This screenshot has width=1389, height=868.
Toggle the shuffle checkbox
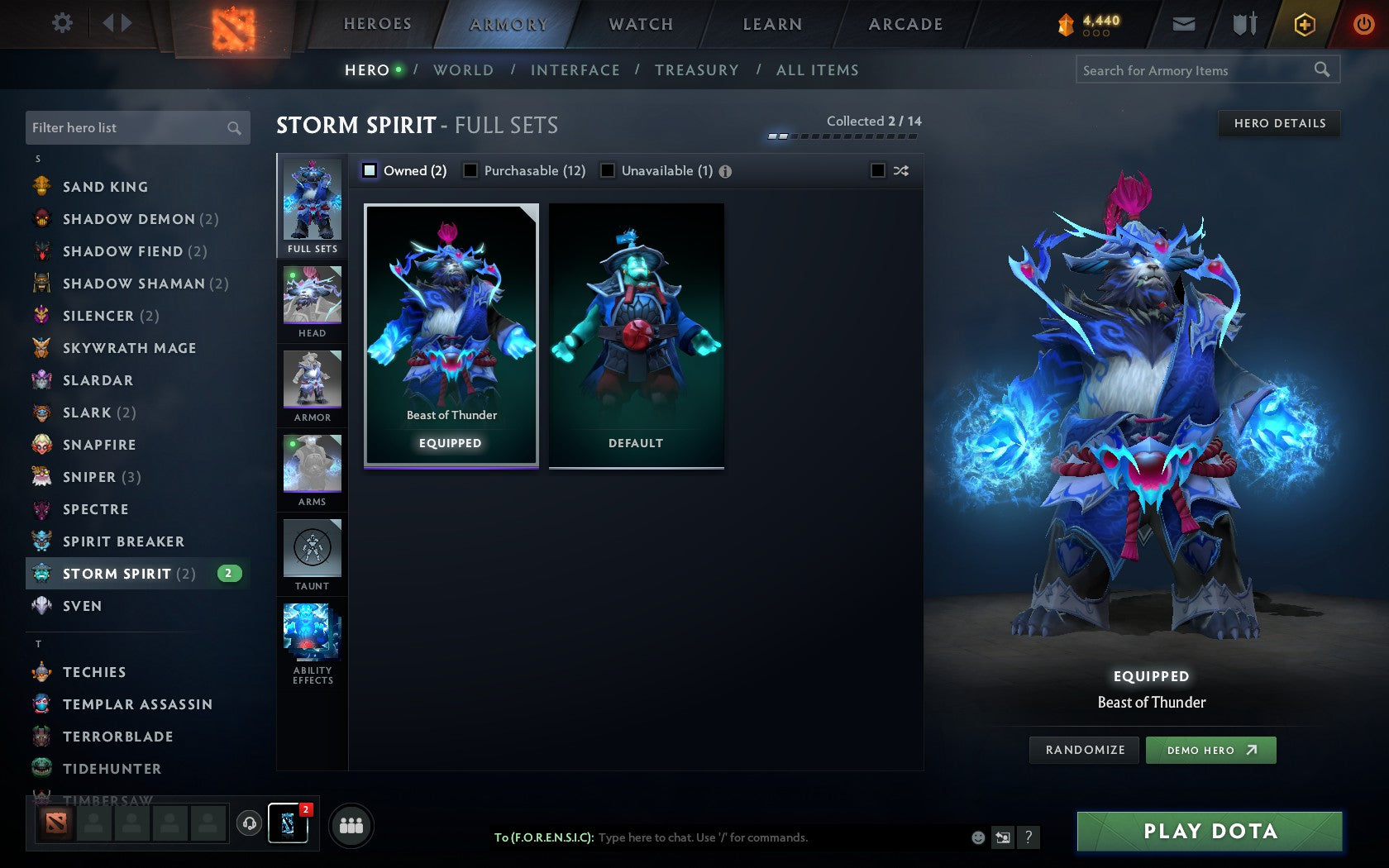click(x=879, y=170)
